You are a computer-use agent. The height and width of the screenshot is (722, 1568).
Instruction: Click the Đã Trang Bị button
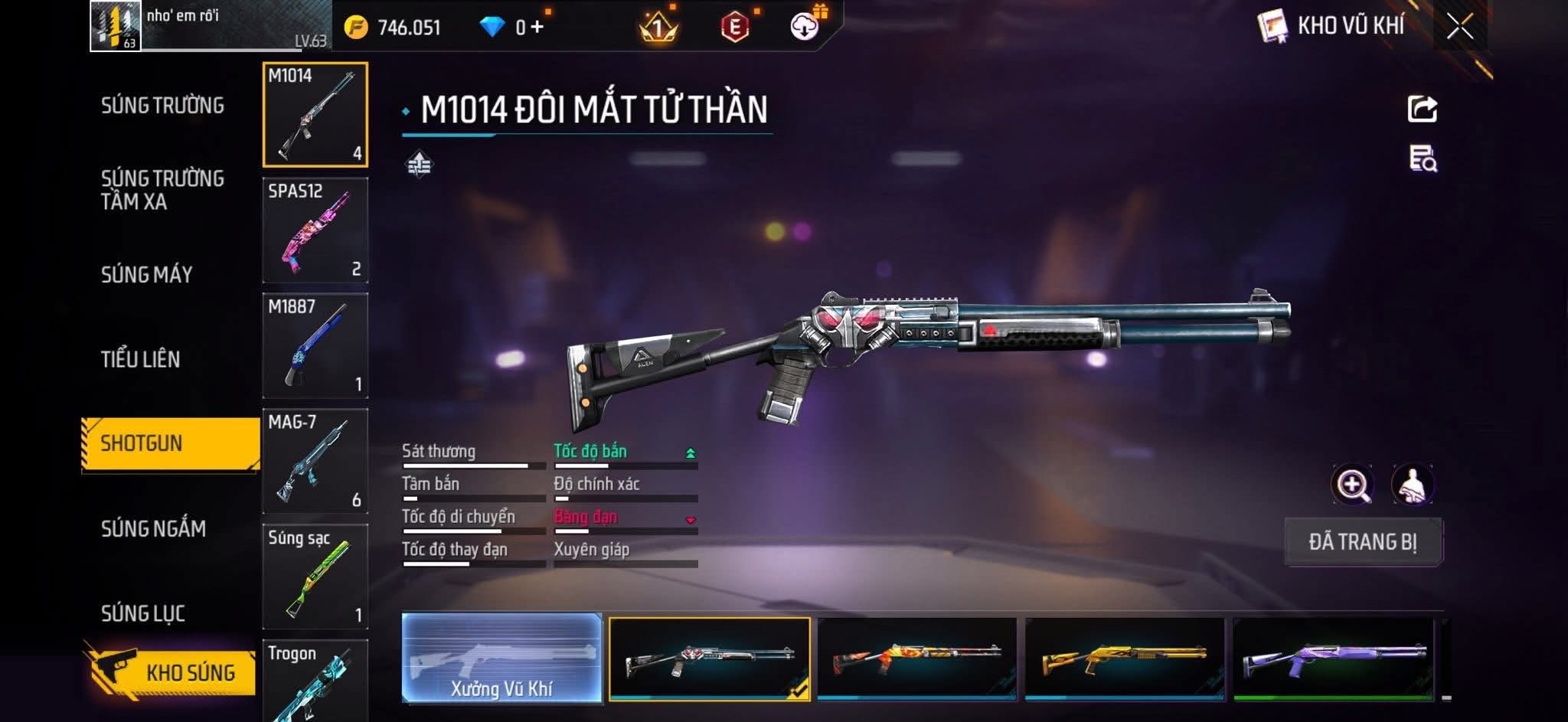click(1363, 542)
